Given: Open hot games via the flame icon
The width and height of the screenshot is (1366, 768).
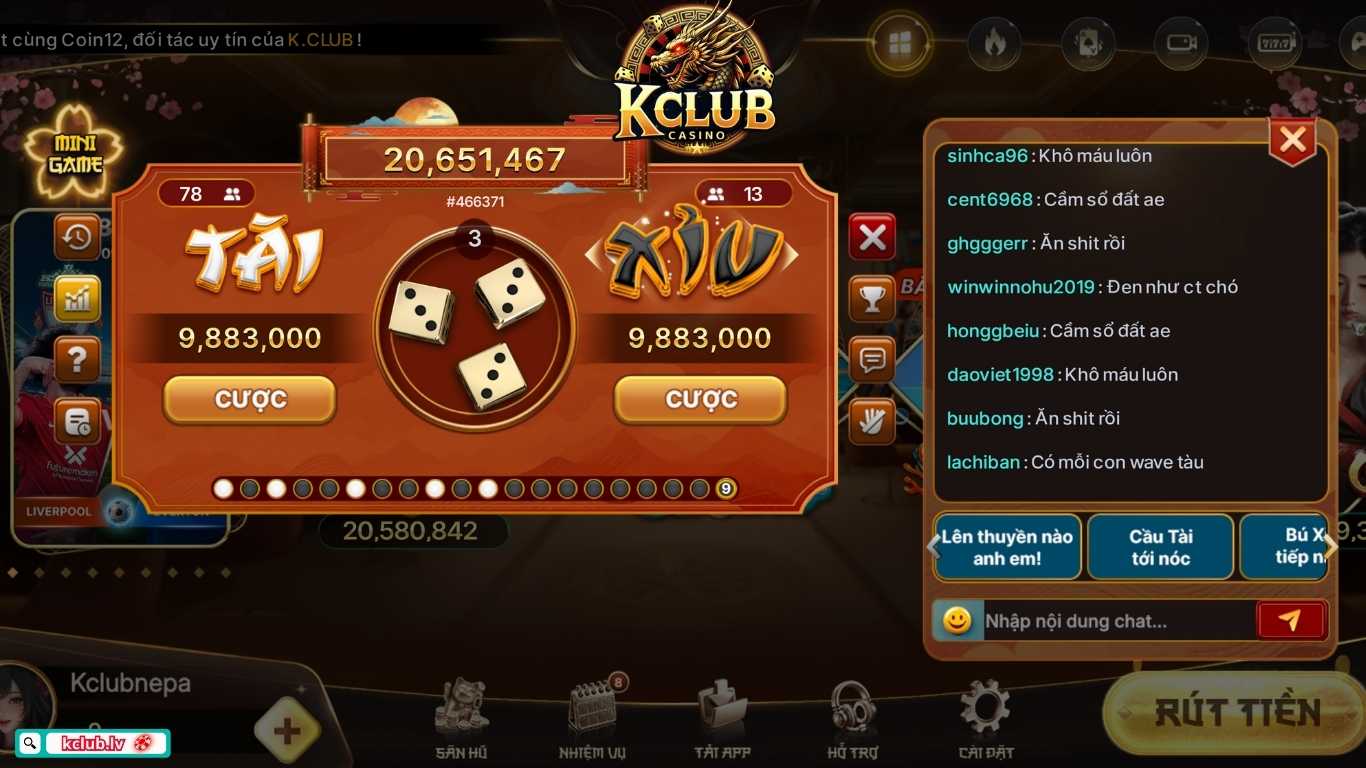Looking at the screenshot, I should coord(994,43).
